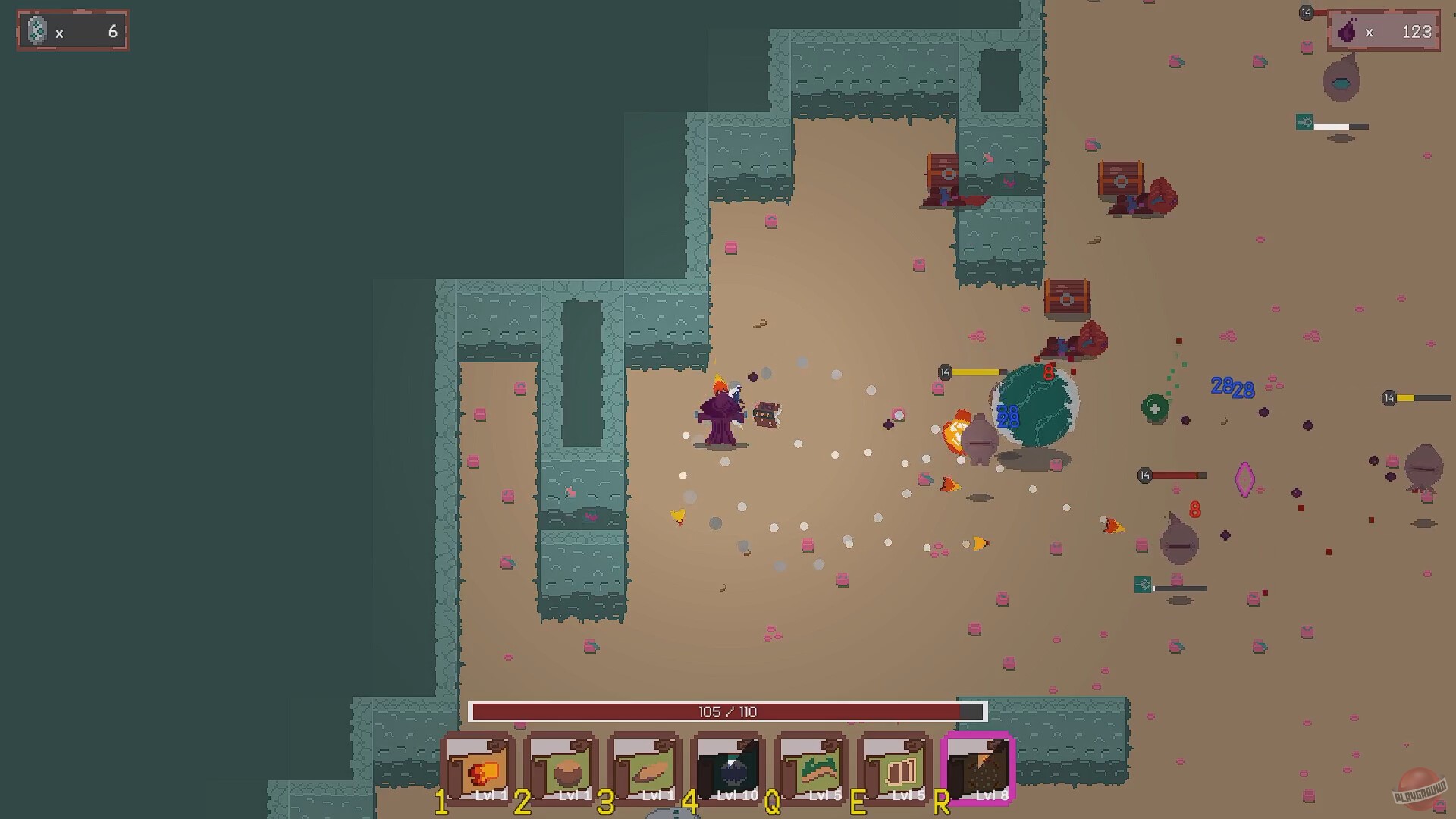Open the chest beside the player character
Image resolution: width=1456 pixels, height=819 pixels.
click(766, 414)
